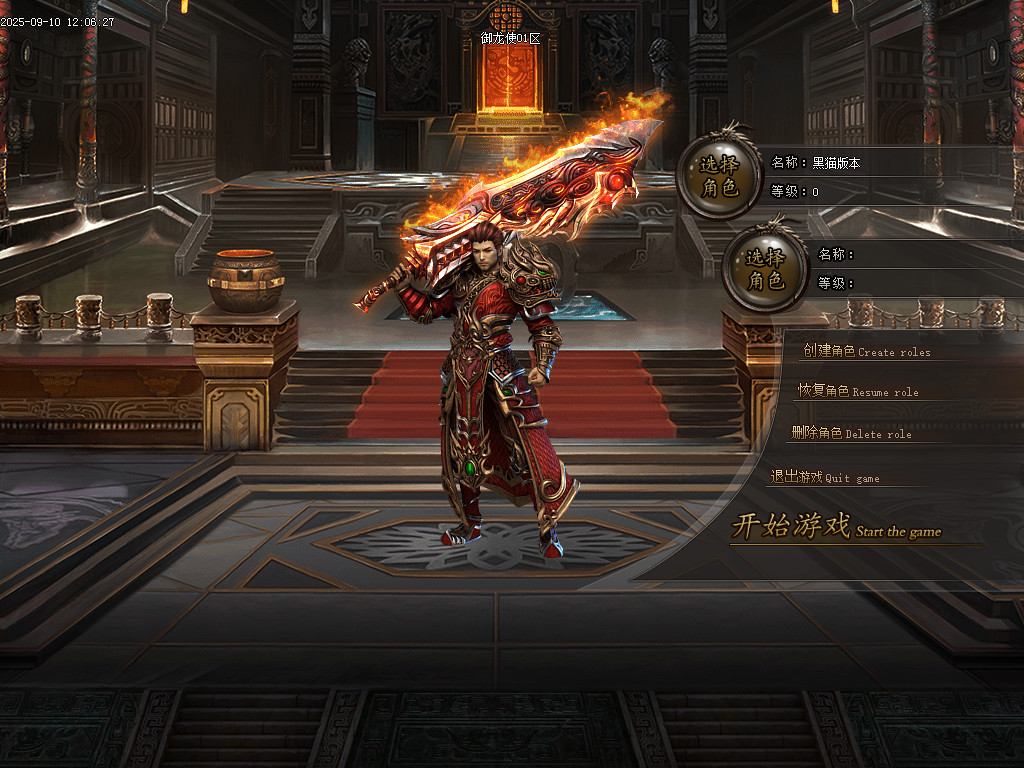The image size is (1024, 768).
Task: Click Delete role option
Action: coord(851,433)
